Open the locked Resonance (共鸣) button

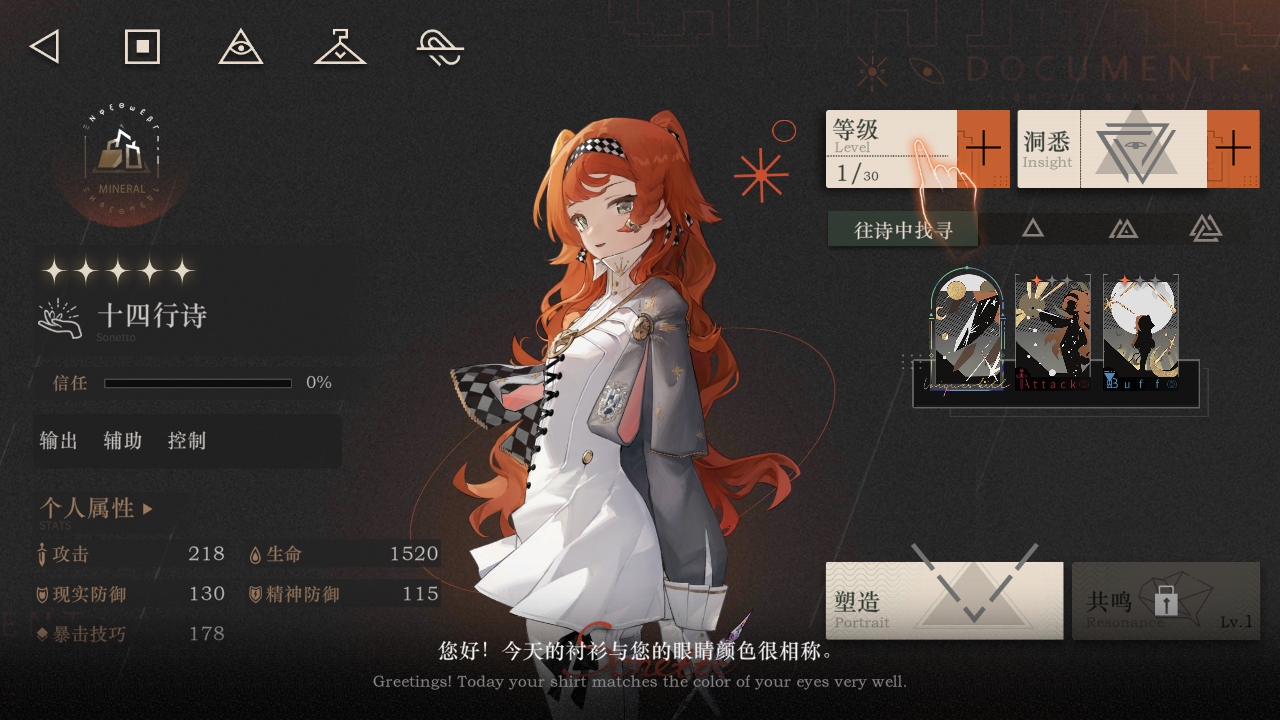tap(1165, 601)
